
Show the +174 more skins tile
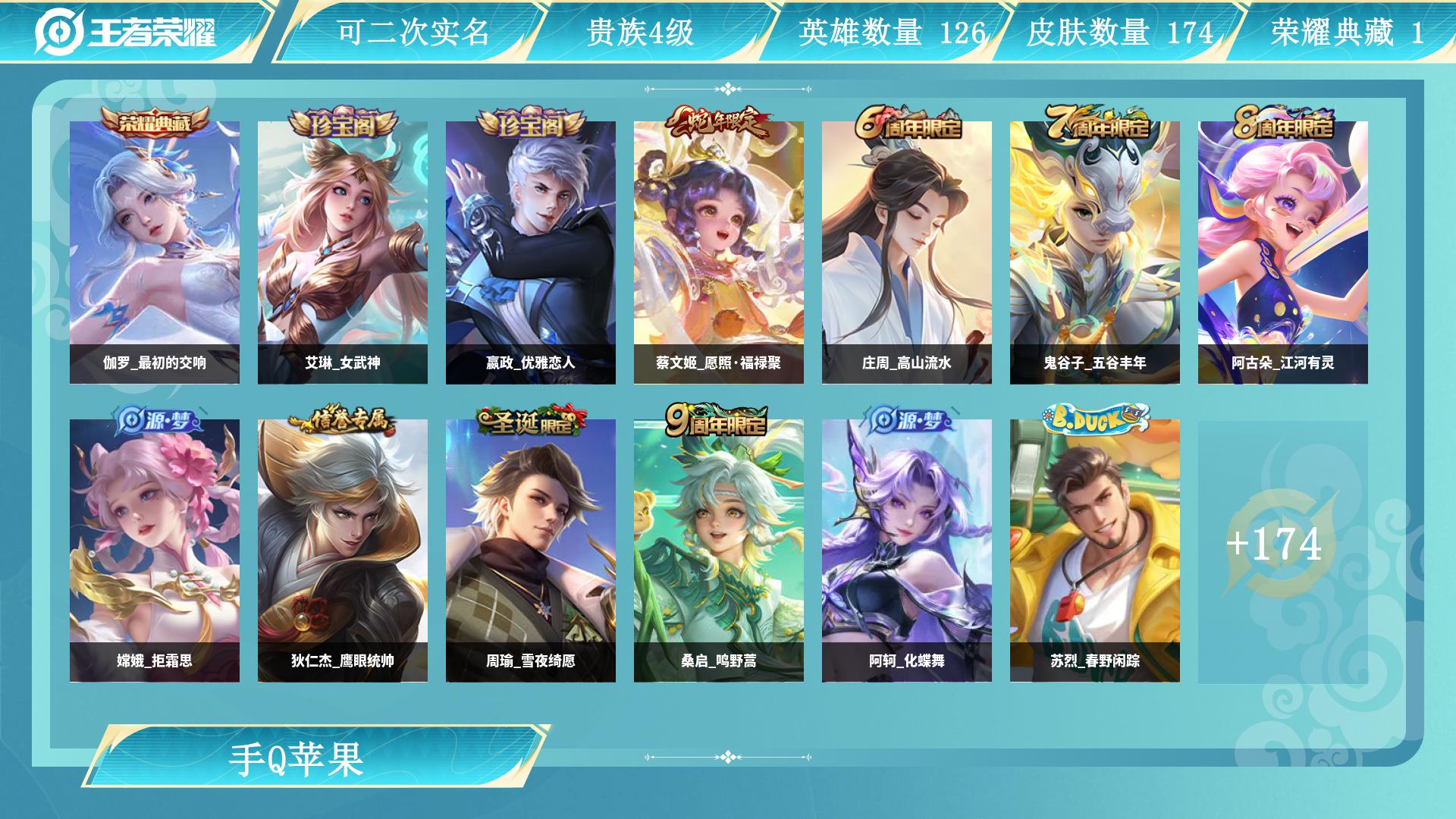1283,550
